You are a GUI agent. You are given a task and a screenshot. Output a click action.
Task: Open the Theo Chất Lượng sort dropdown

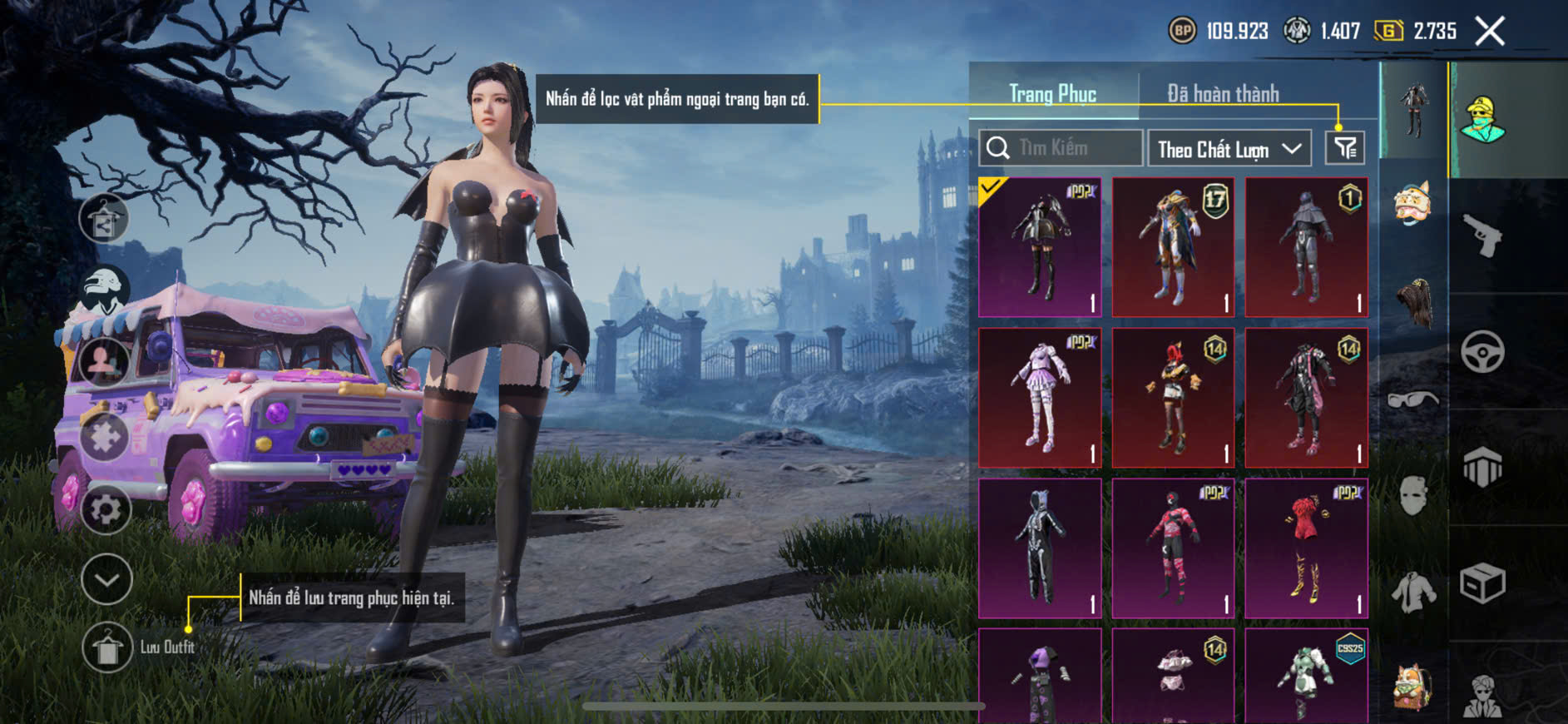point(1229,149)
